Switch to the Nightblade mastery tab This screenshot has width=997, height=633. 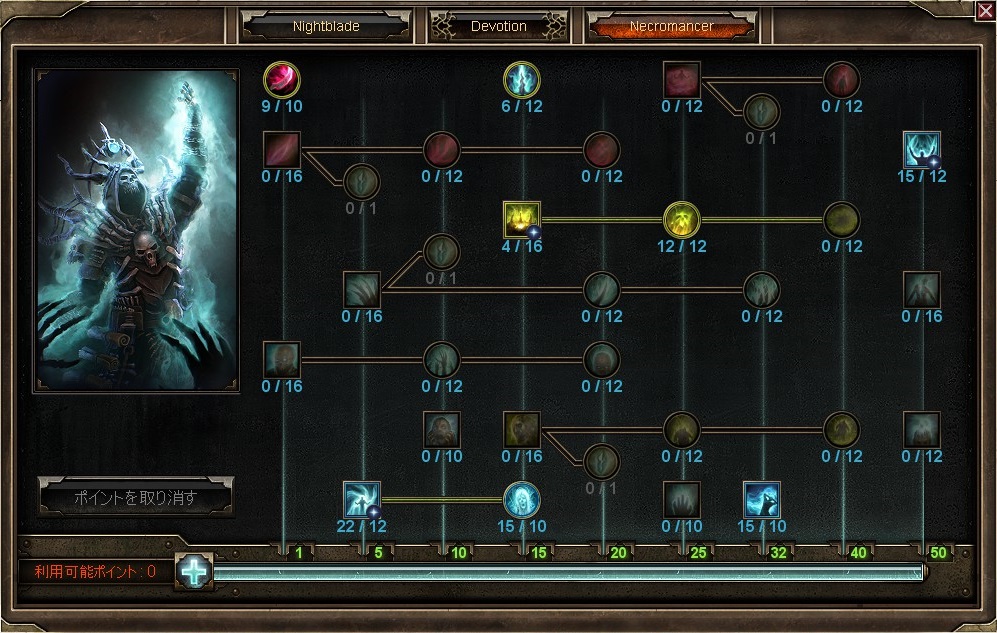pyautogui.click(x=326, y=26)
